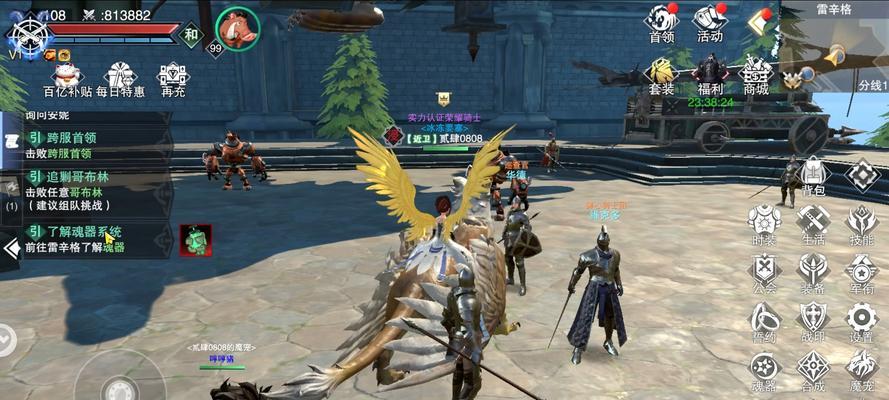Open the 背包 backpack
889x400 pixels.
(x=814, y=175)
